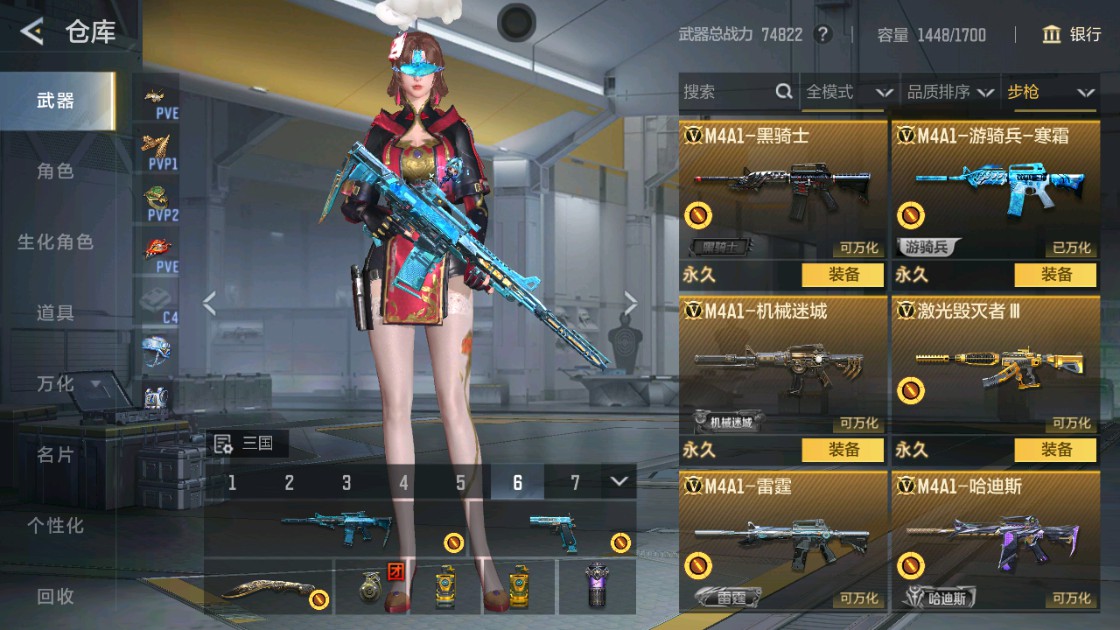Click the question mark beside 武器总战力
This screenshot has width=1120, height=630.
click(823, 35)
